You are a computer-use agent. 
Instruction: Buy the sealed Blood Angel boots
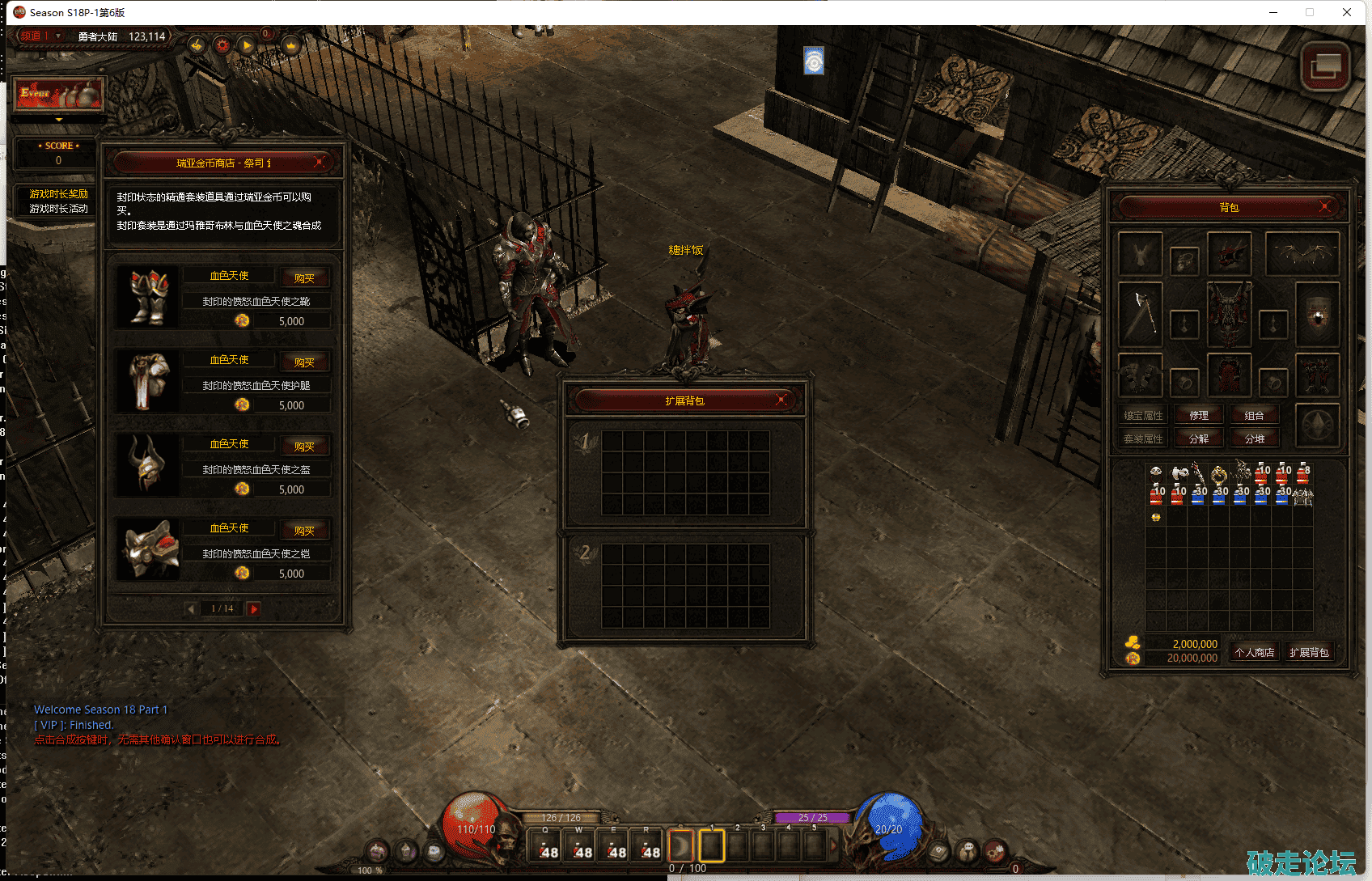click(x=304, y=278)
